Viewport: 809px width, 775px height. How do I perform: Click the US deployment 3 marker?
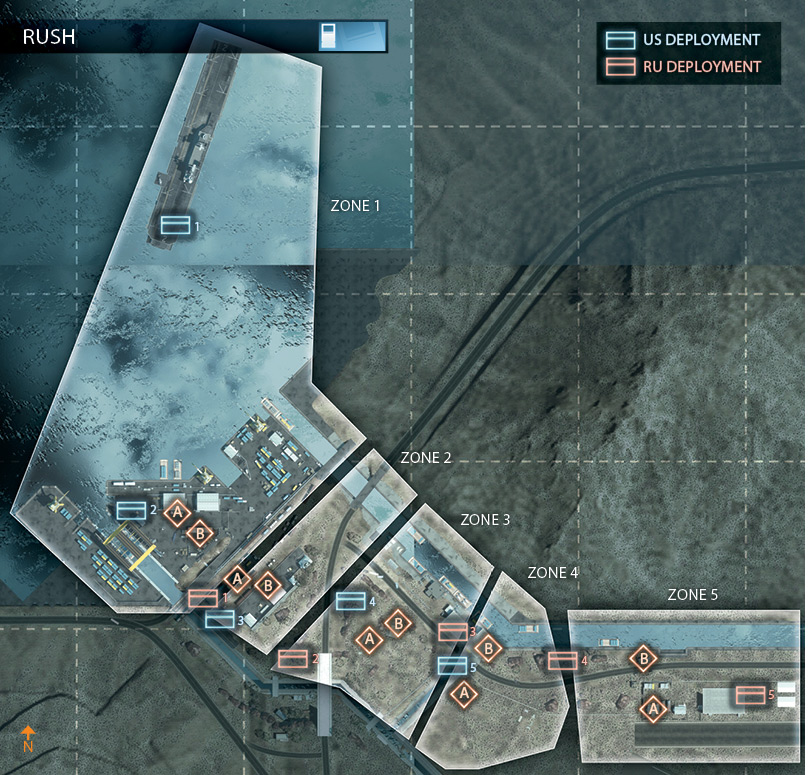(x=220, y=619)
